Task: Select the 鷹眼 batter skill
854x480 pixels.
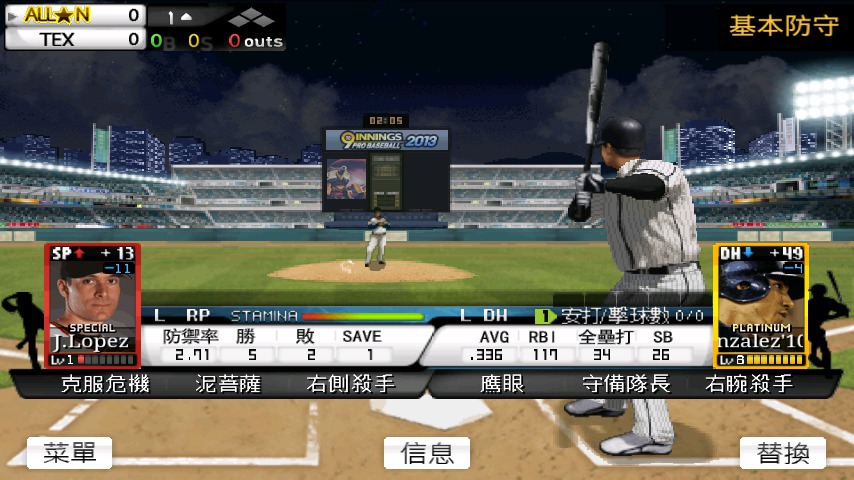Action: click(502, 383)
